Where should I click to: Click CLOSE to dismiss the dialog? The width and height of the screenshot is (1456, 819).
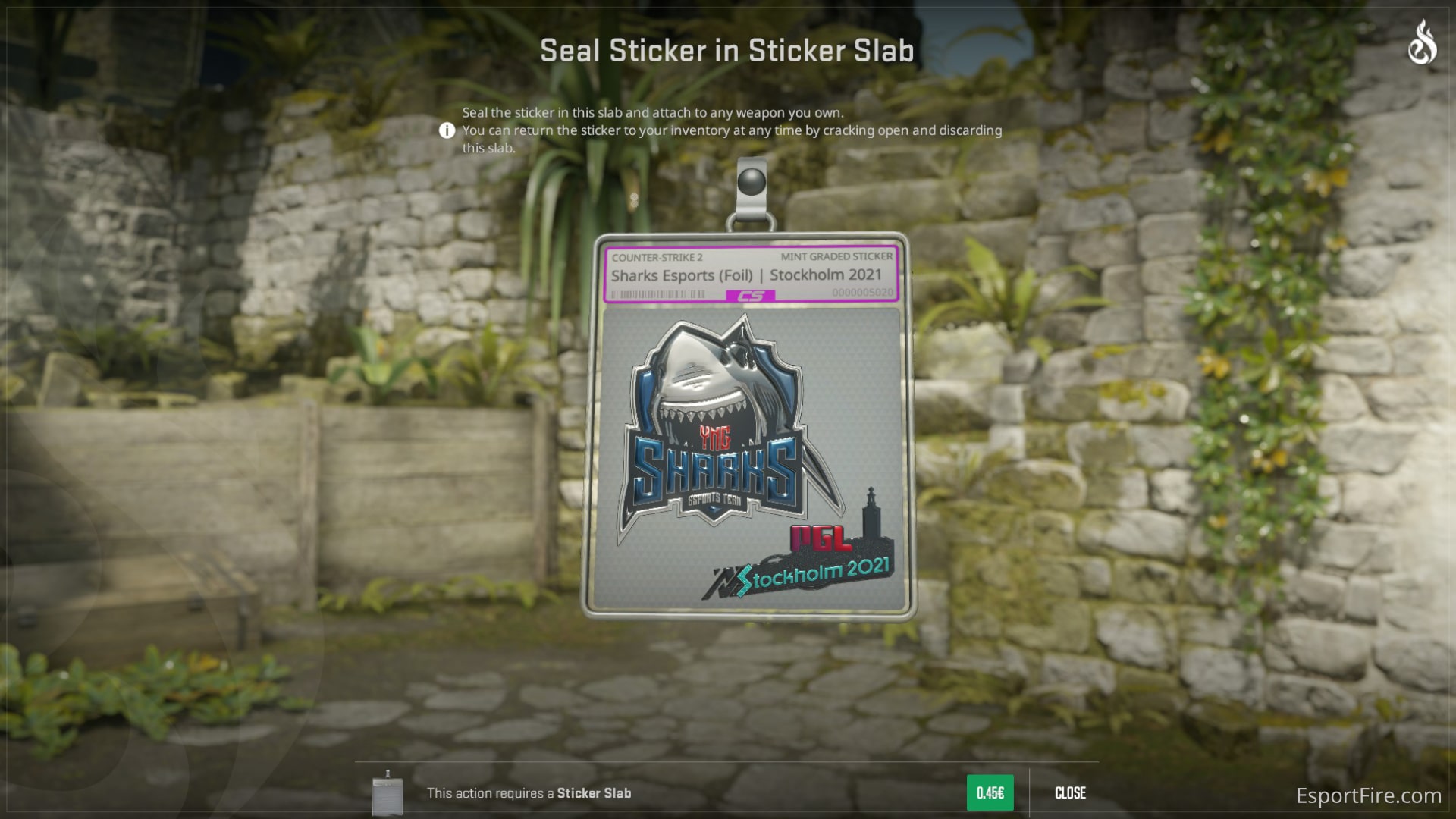1069,792
